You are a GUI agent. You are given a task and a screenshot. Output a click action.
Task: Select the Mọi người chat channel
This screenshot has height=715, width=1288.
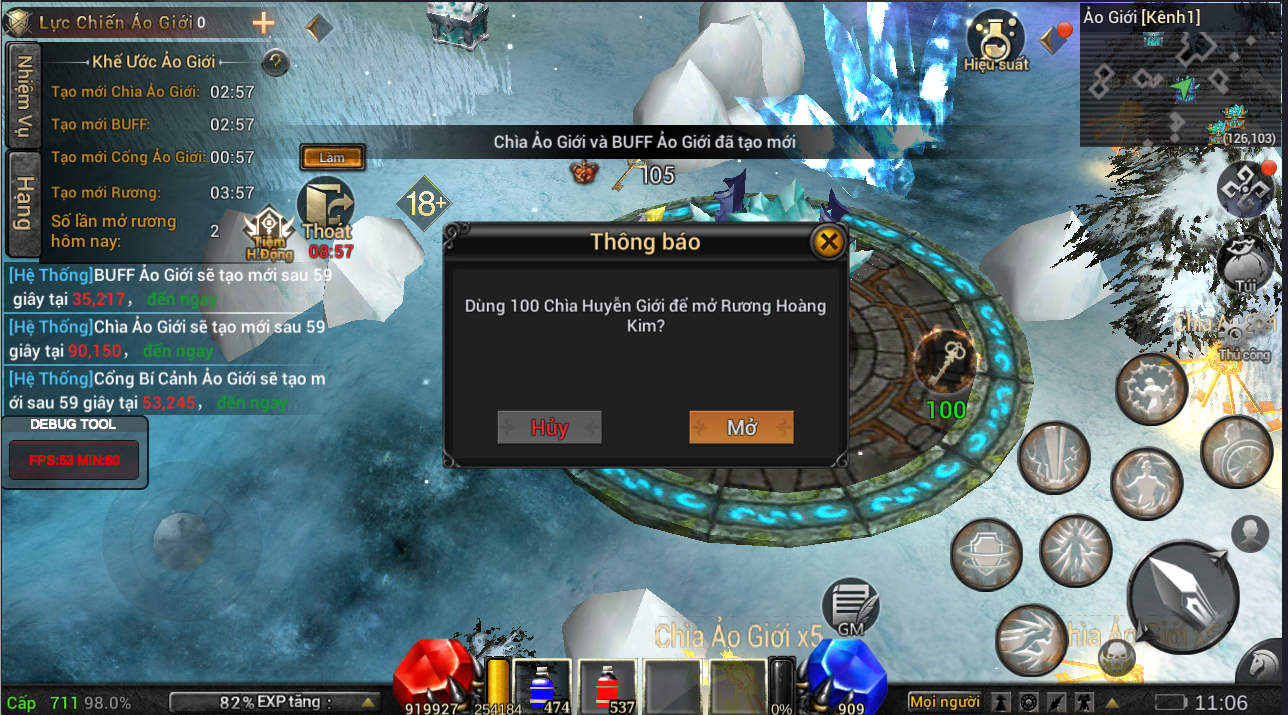point(944,702)
